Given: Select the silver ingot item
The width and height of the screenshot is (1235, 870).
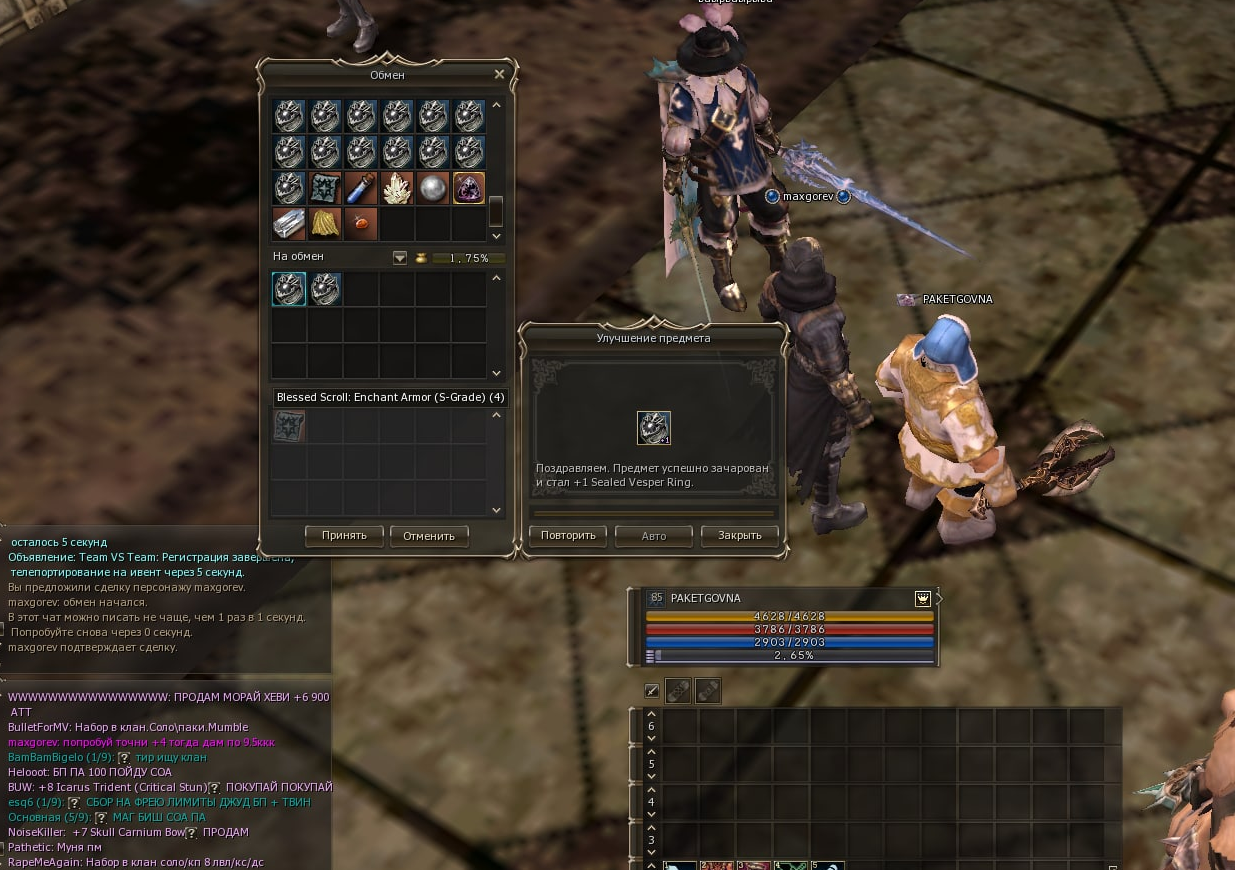Looking at the screenshot, I should (x=289, y=224).
